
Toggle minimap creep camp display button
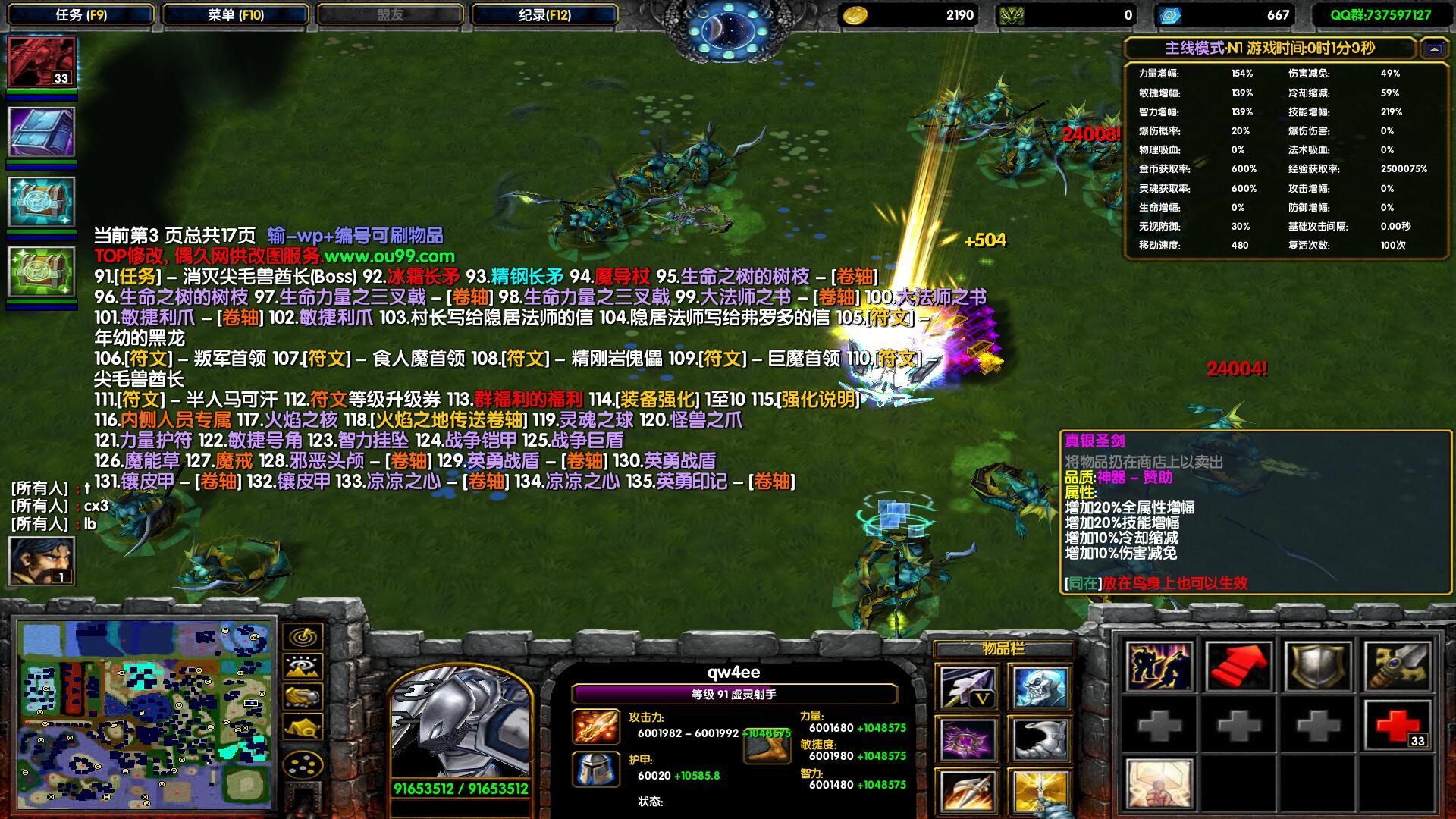(303, 727)
